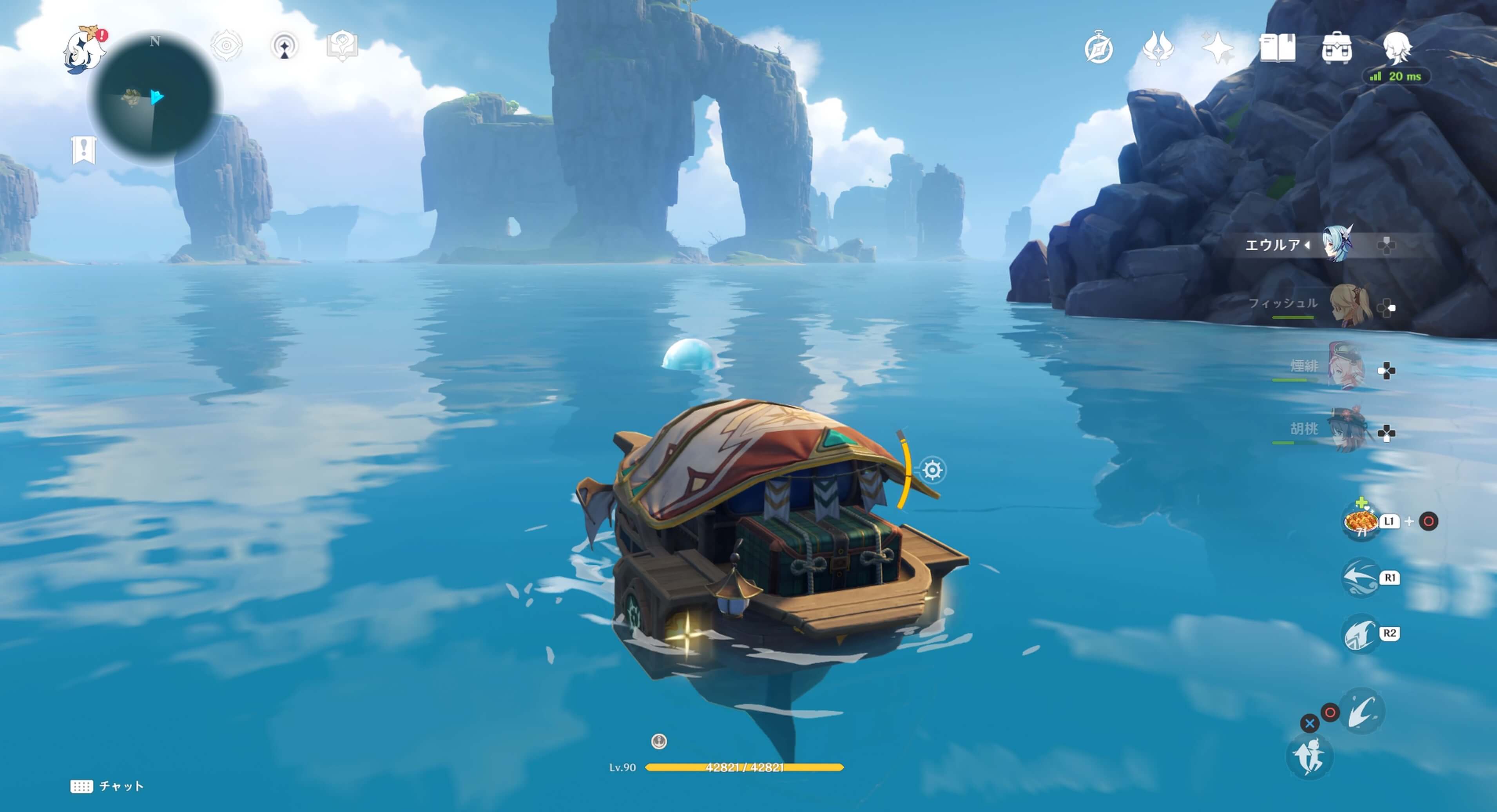Open the inventory backpack
The height and width of the screenshot is (812, 1497).
(x=1336, y=48)
